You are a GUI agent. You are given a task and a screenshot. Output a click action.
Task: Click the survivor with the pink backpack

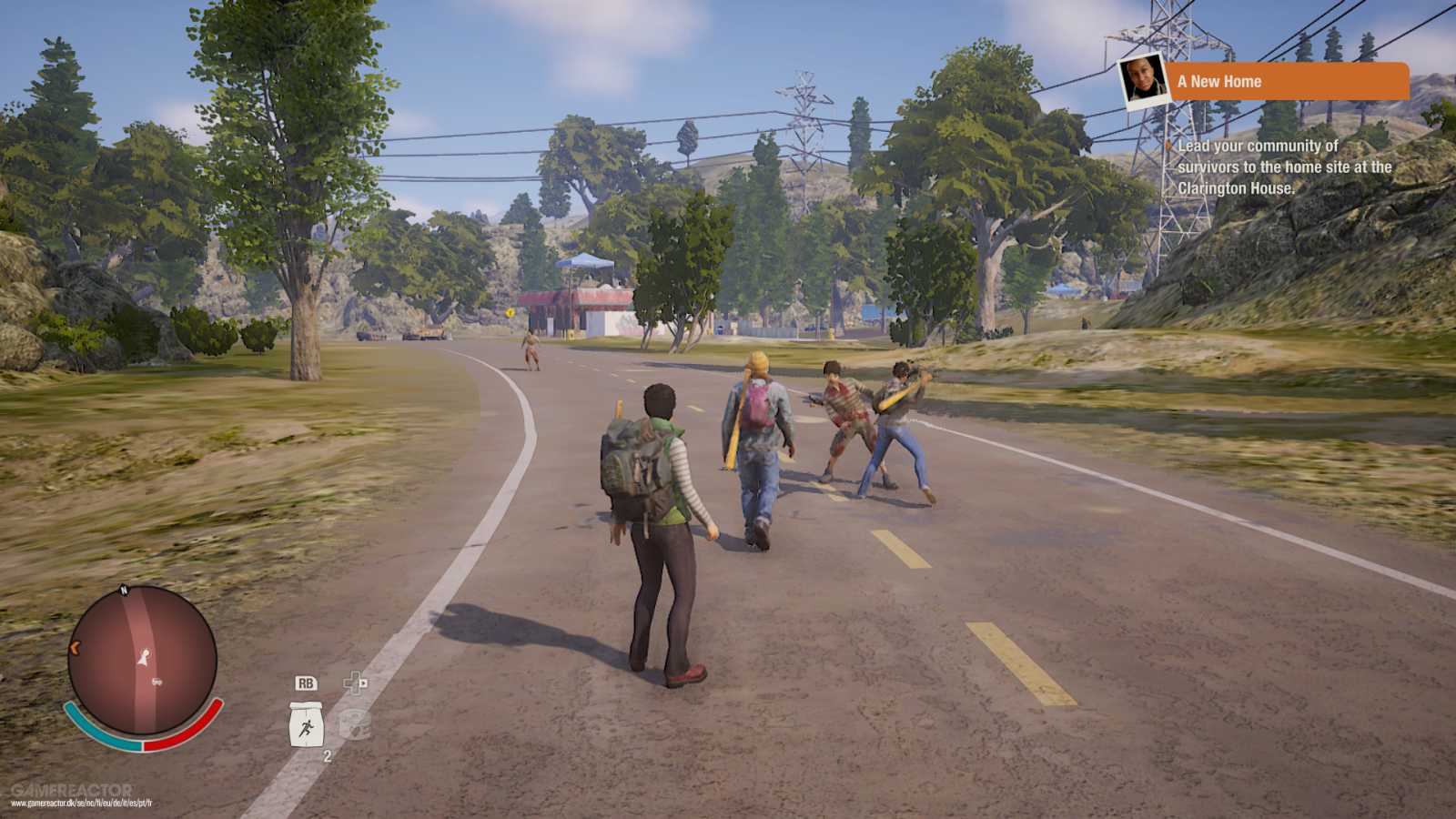coord(758,428)
